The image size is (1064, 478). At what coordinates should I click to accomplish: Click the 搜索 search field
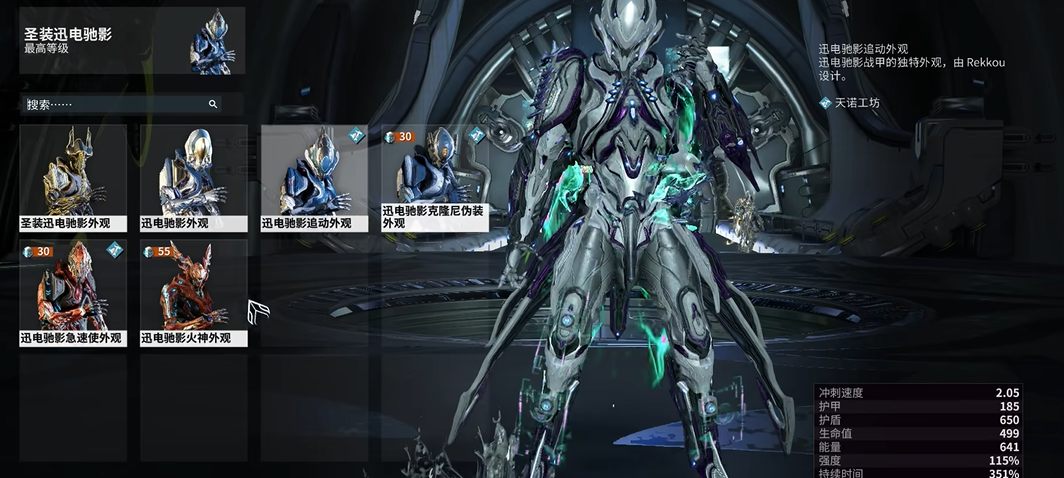pyautogui.click(x=115, y=104)
